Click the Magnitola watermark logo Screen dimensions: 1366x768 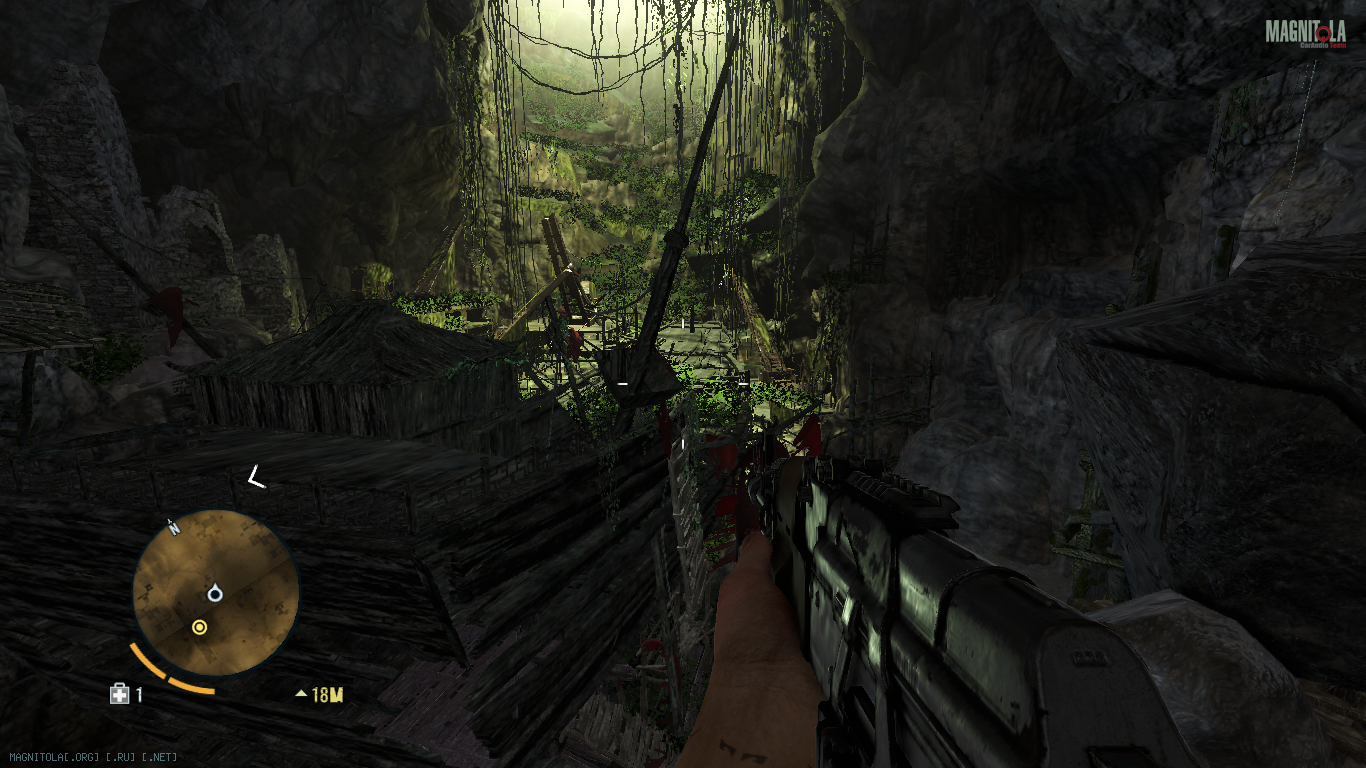[1304, 34]
